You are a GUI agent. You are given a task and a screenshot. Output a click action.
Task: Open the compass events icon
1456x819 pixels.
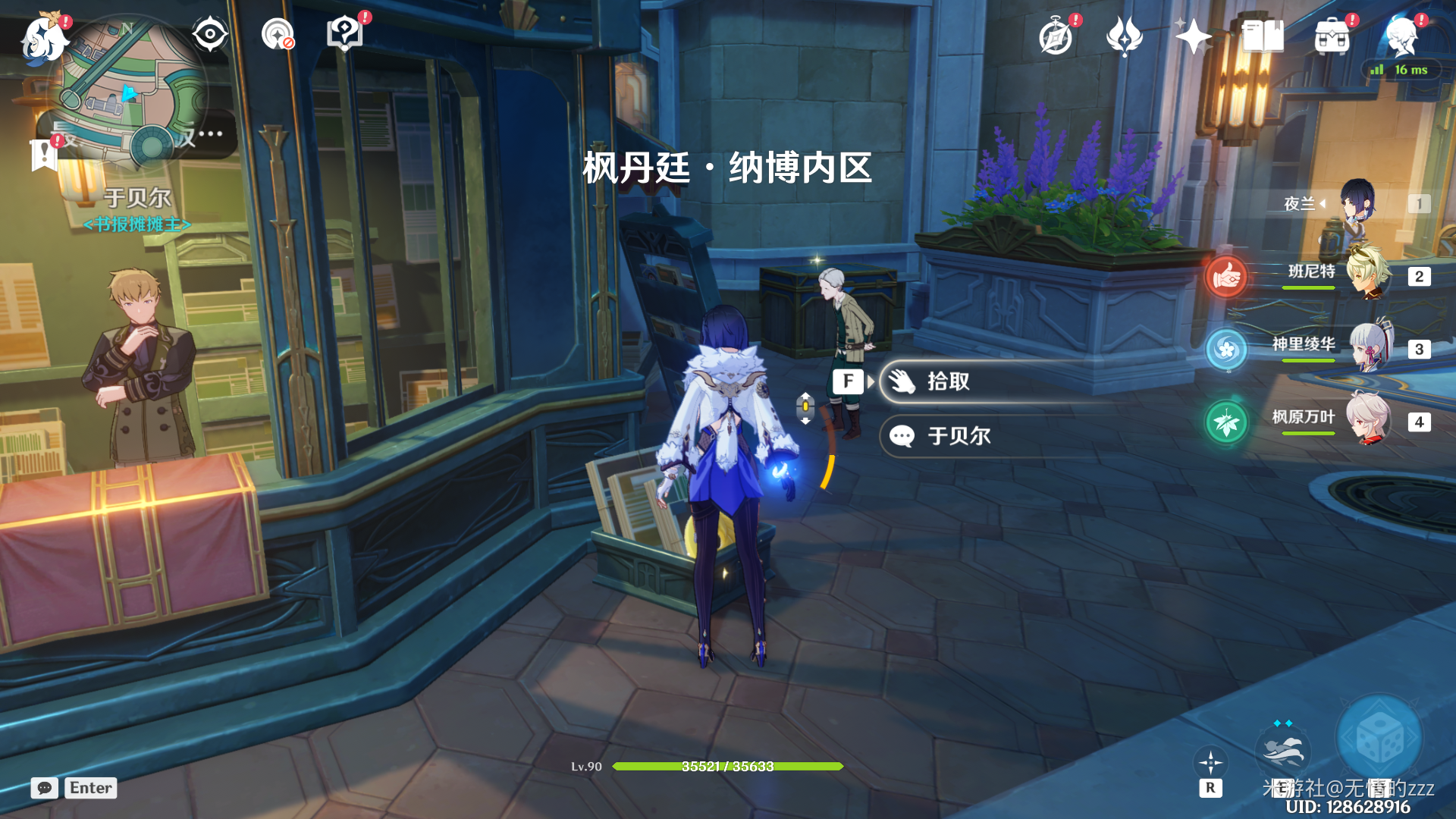click(x=1056, y=36)
